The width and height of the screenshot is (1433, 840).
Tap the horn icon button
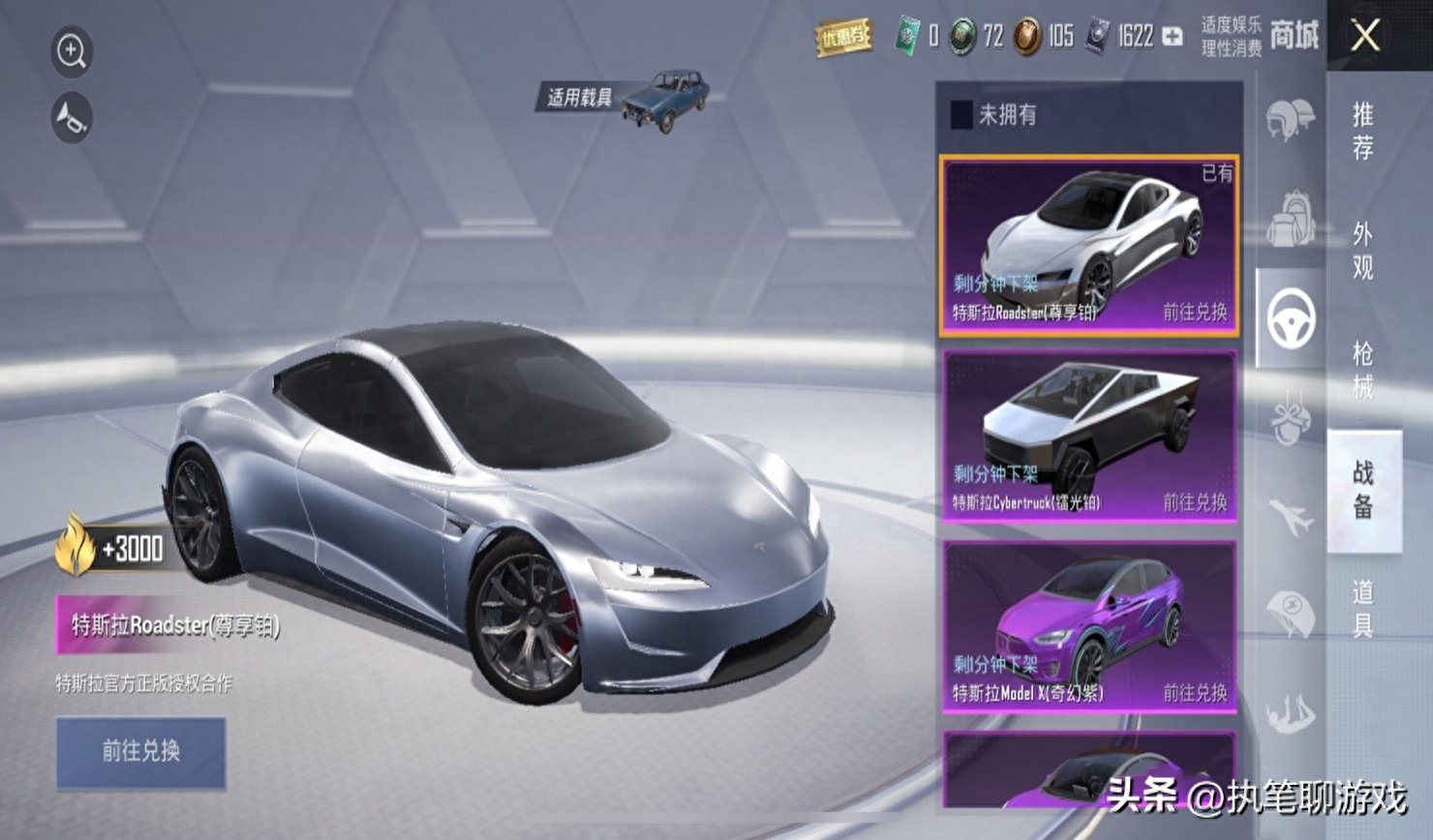[x=72, y=118]
